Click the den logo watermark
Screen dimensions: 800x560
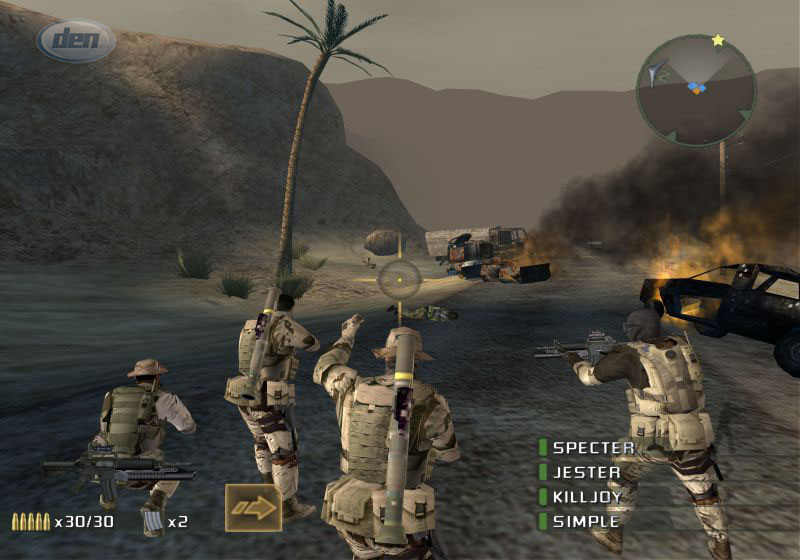point(76,42)
